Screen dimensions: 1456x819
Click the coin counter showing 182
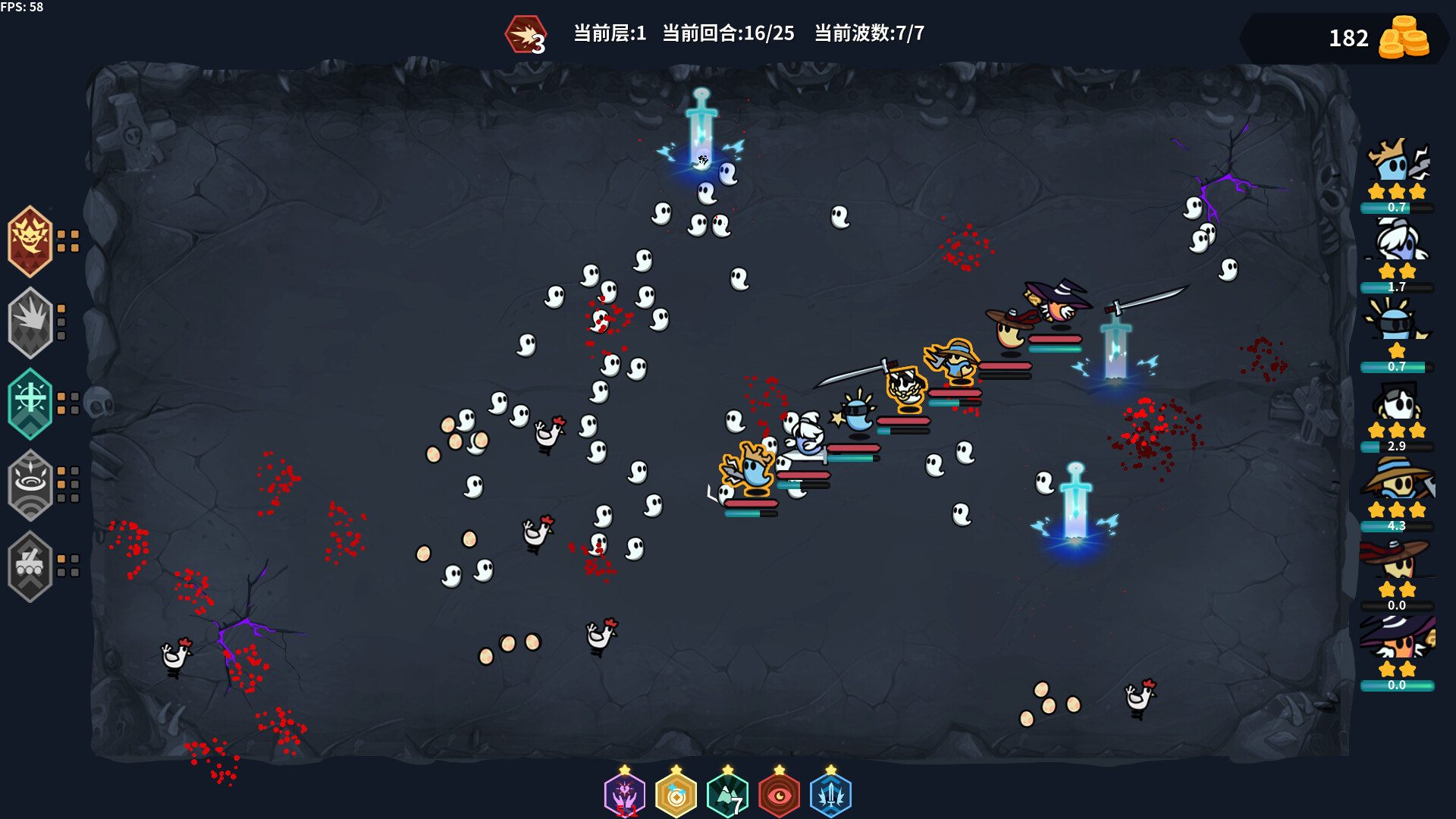[1350, 38]
